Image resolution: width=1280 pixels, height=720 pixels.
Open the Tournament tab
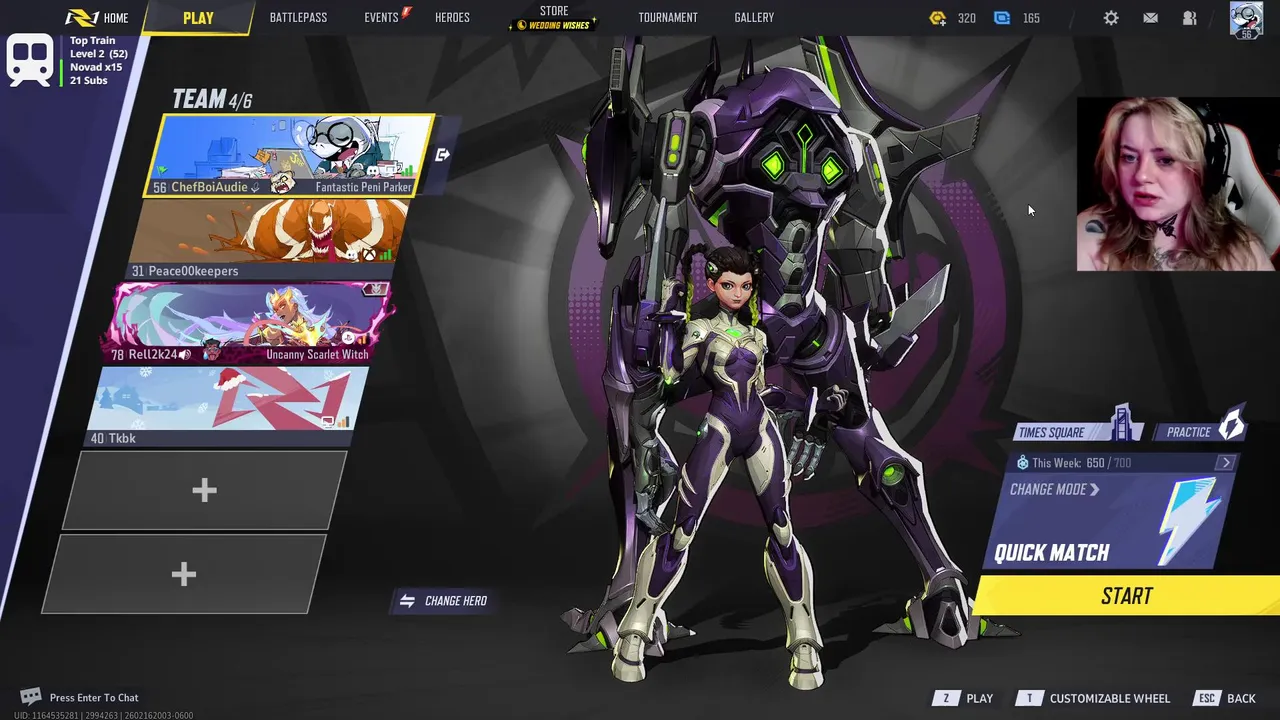(668, 18)
